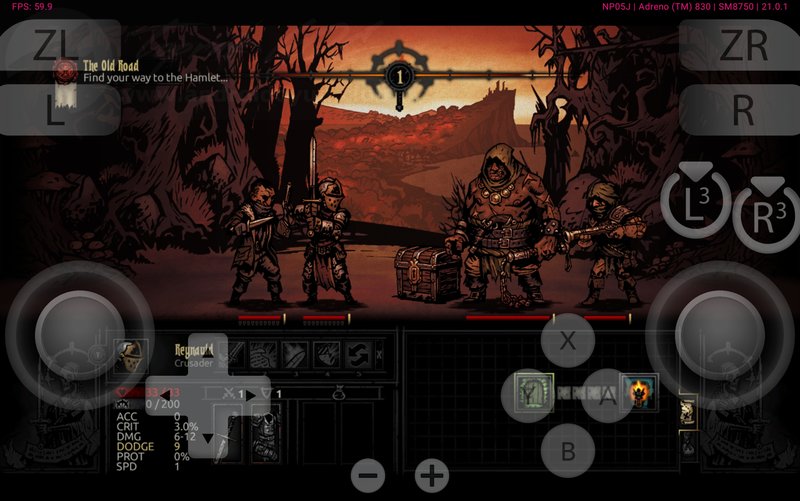Tap the emulator's ZR overlay button
Image resolution: width=800 pixels, height=501 pixels.
[x=743, y=46]
